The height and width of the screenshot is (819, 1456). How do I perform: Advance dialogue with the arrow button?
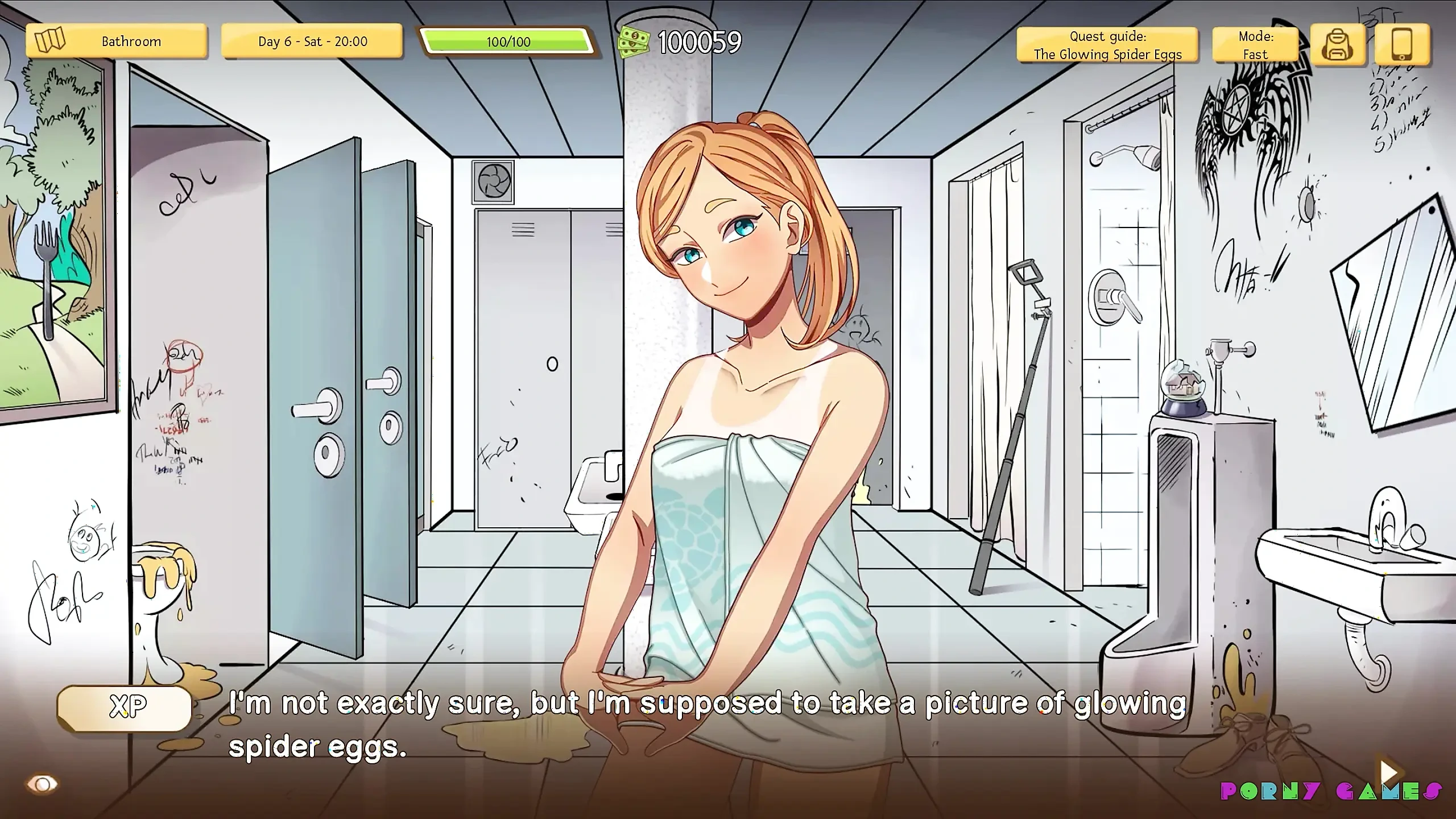(1388, 772)
